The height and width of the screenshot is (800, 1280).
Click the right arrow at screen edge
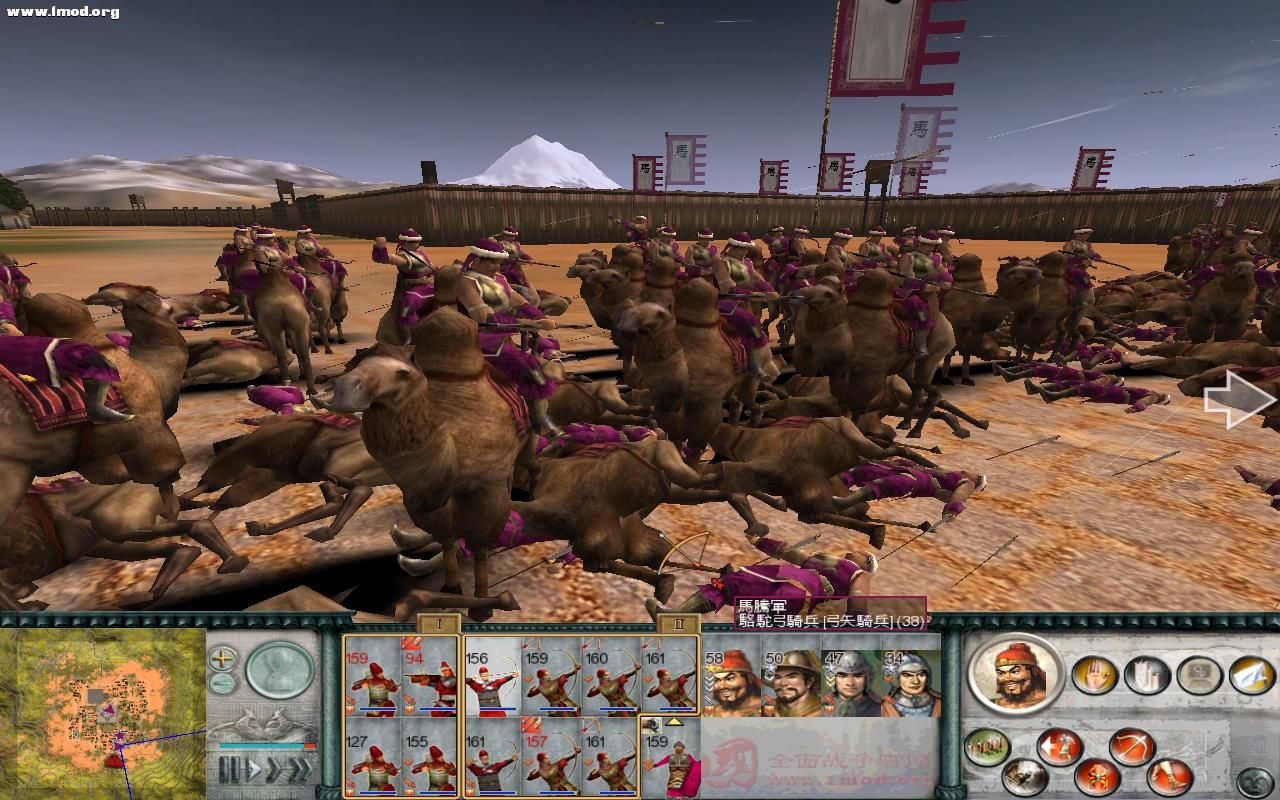(1240, 400)
